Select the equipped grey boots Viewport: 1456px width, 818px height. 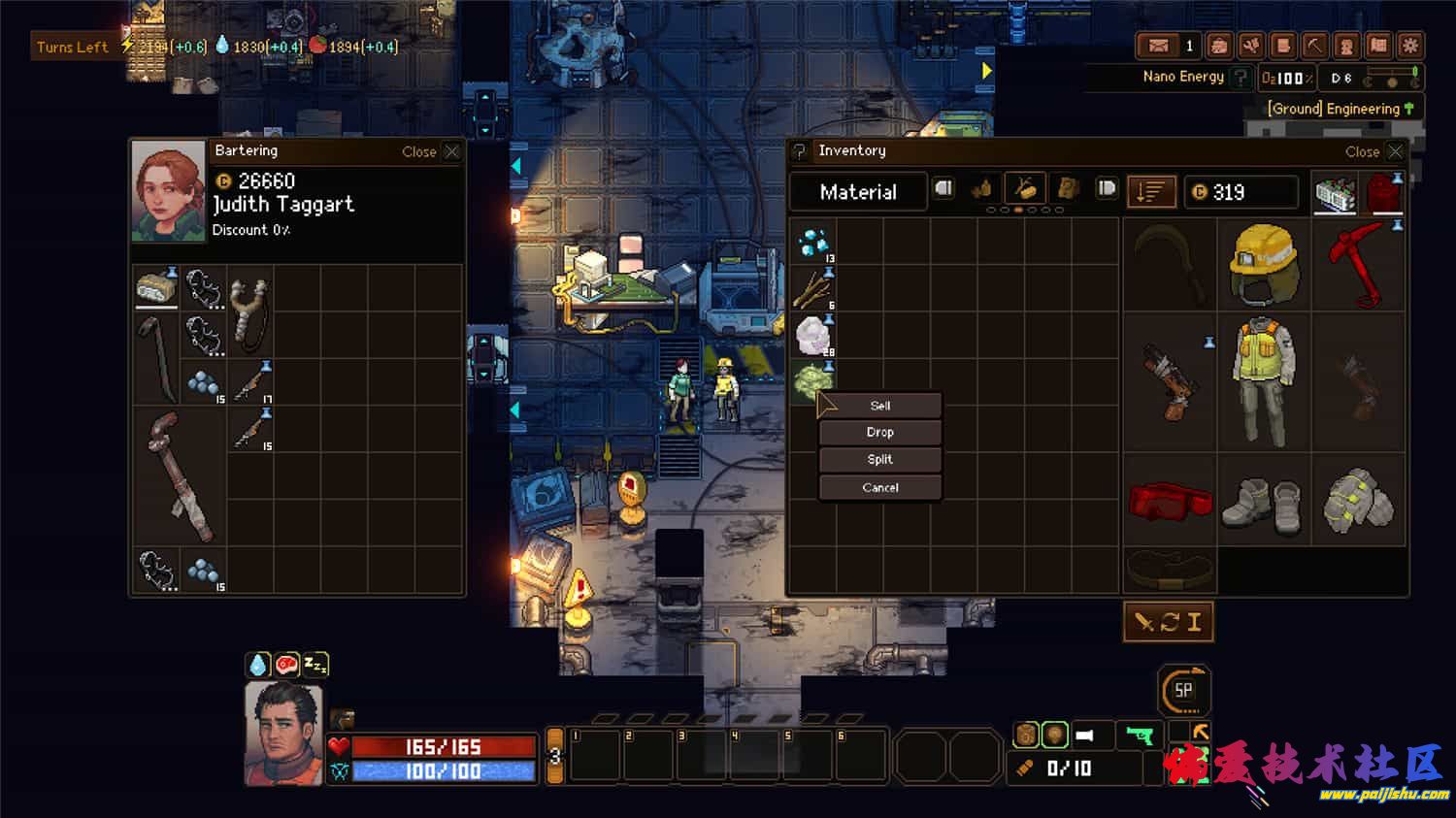click(x=1264, y=503)
